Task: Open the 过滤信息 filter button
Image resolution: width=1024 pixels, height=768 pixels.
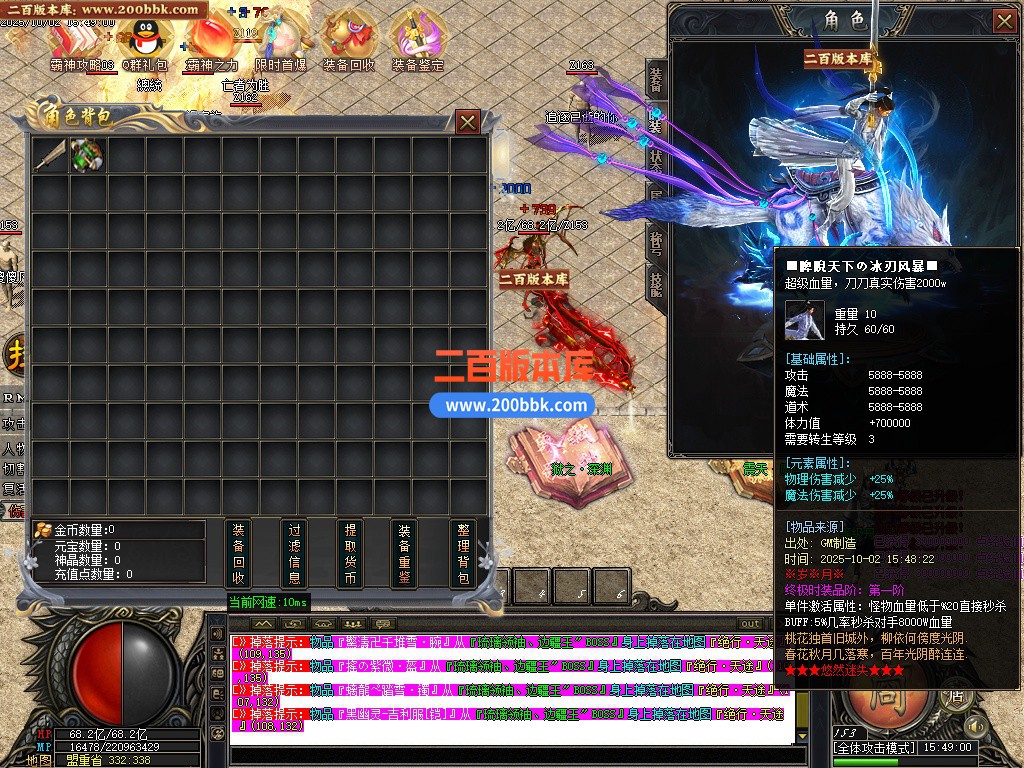Action: point(294,553)
